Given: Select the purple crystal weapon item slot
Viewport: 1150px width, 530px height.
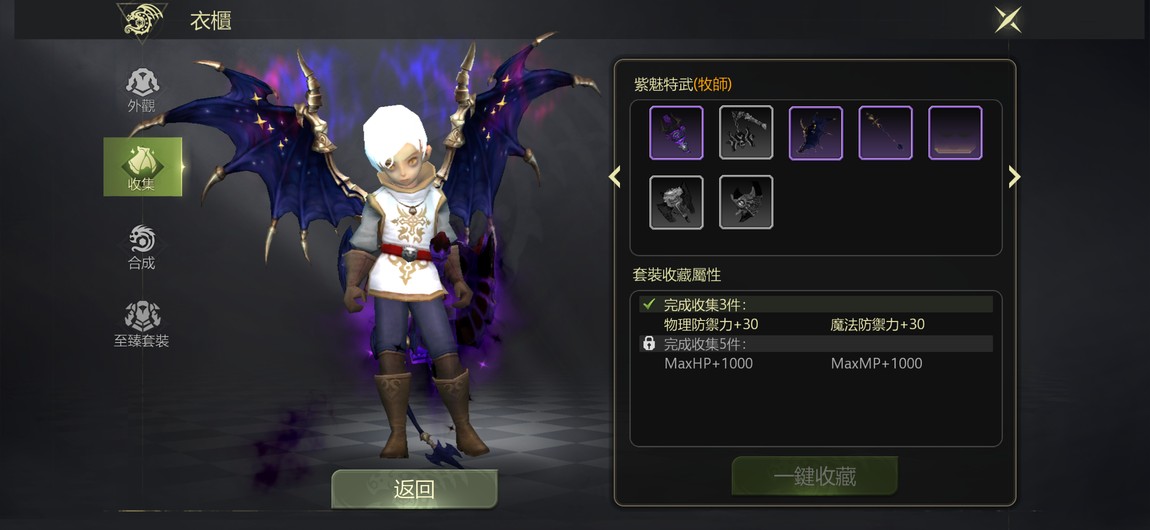Looking at the screenshot, I should pos(676,133).
